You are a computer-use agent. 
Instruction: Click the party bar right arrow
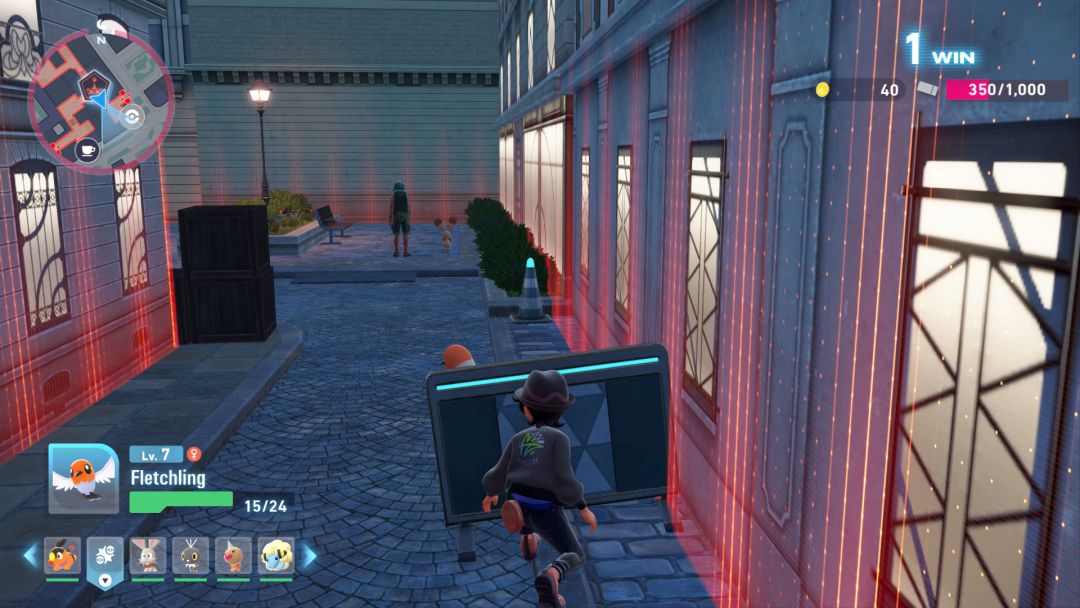tap(309, 555)
